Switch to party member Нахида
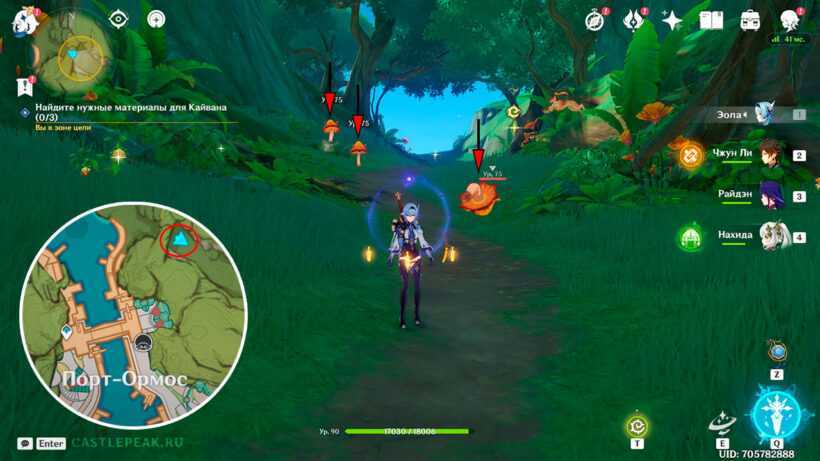This screenshot has height=461, width=820. tap(770, 236)
